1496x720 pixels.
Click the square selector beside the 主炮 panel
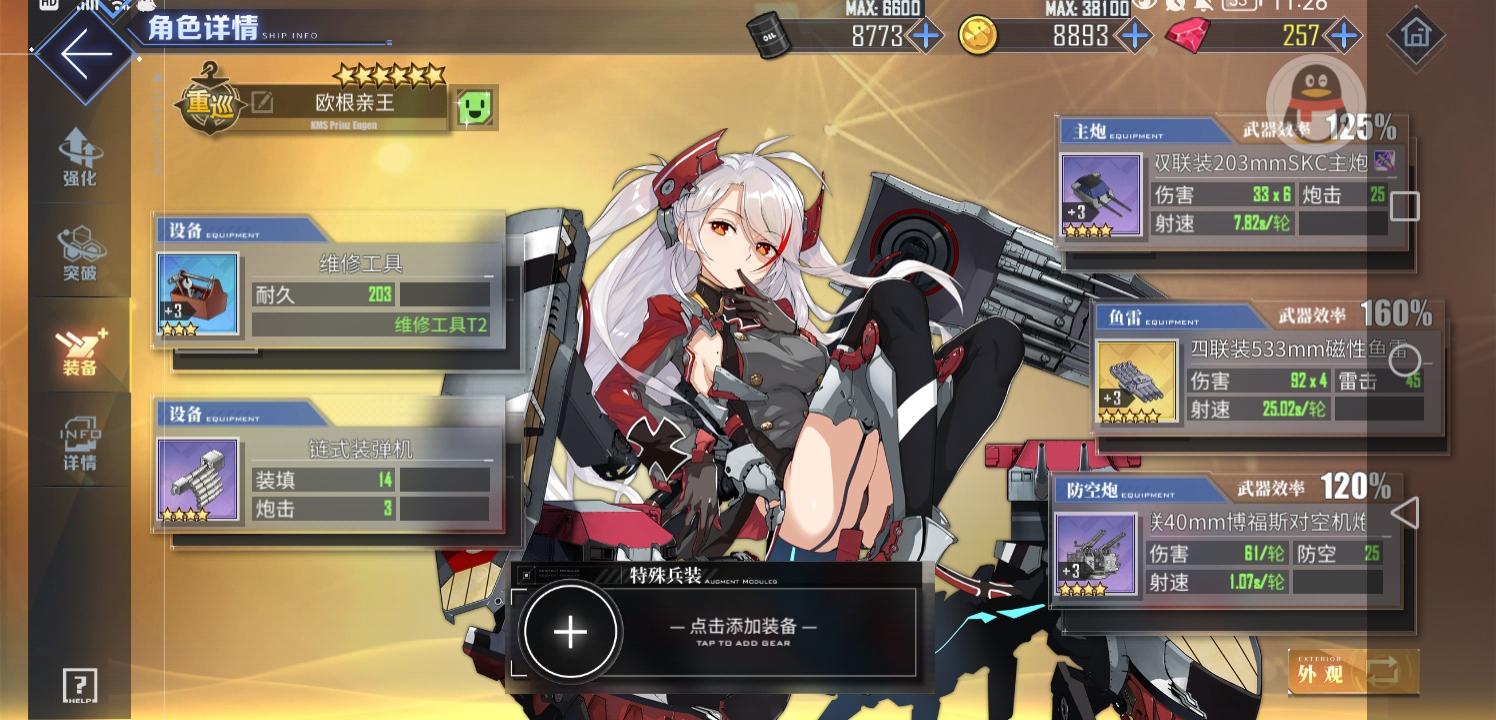1404,206
